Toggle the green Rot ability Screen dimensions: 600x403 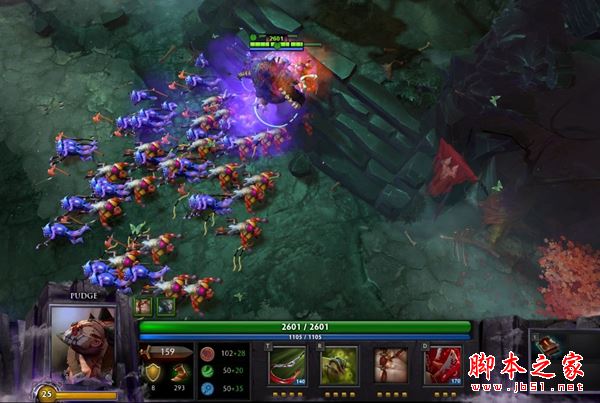[339, 366]
